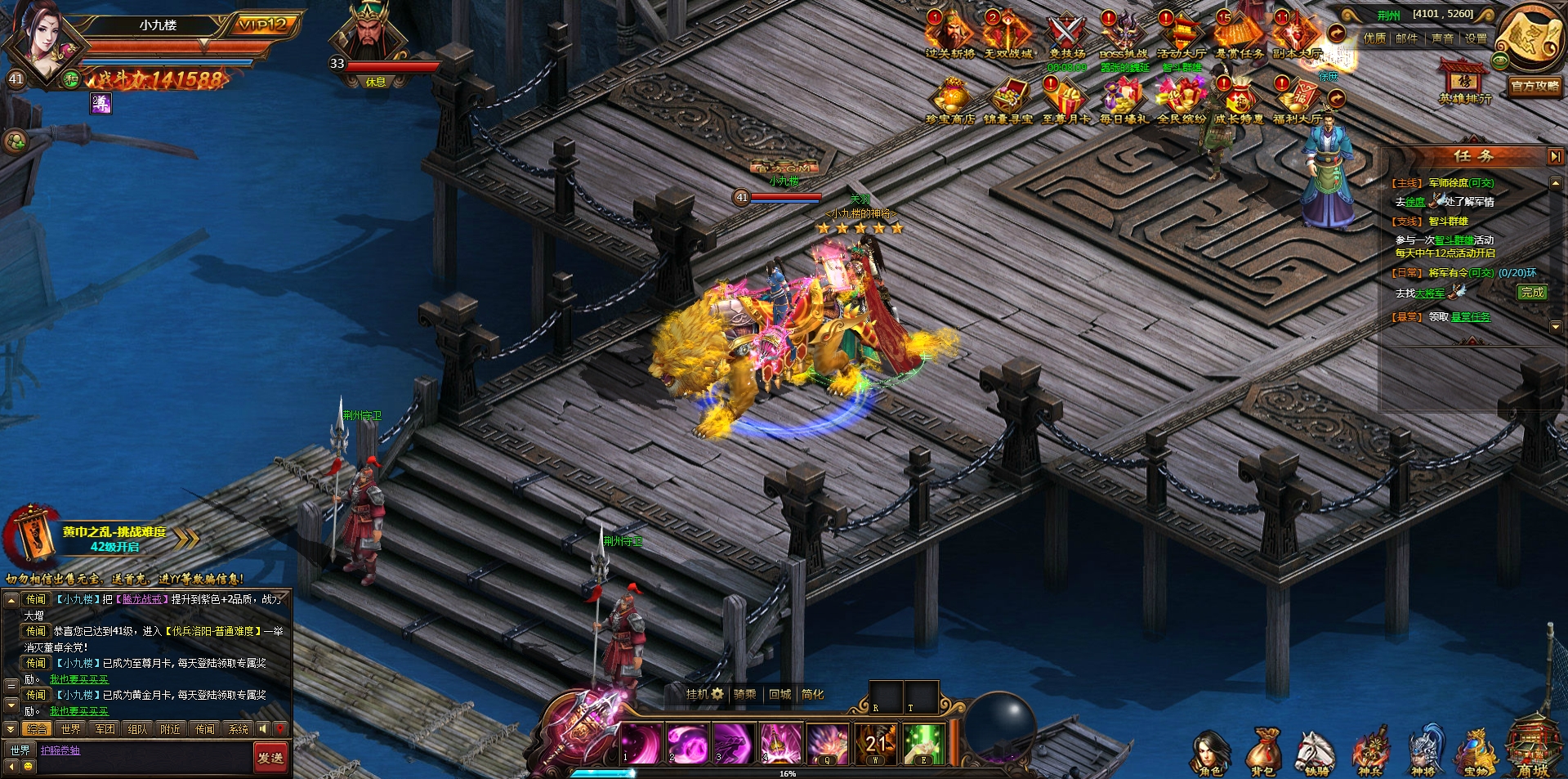
Task: Open the BOSS挑战 challenge icon
Action: [1123, 34]
